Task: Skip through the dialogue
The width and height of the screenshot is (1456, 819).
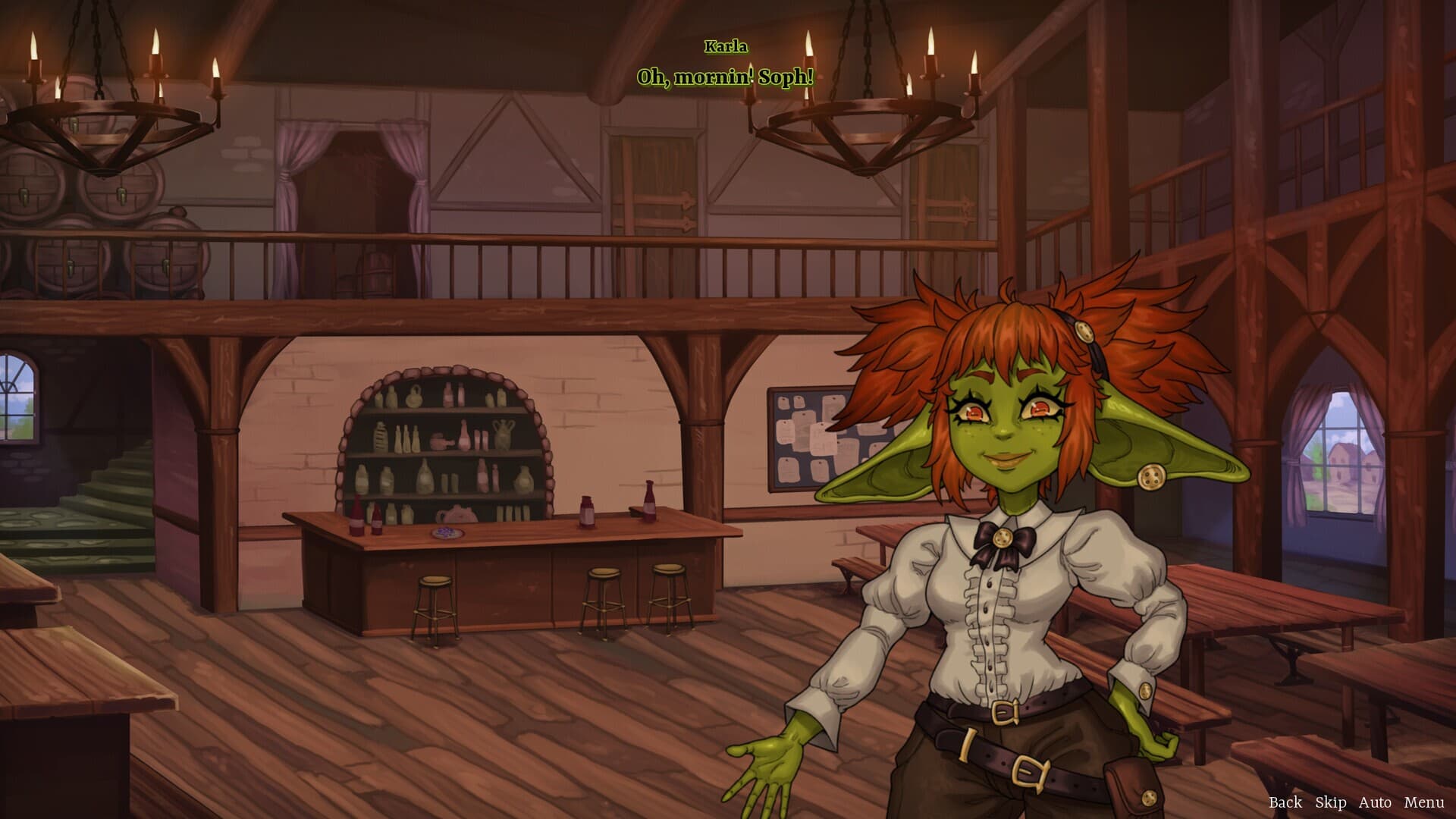Action: coord(1330,802)
